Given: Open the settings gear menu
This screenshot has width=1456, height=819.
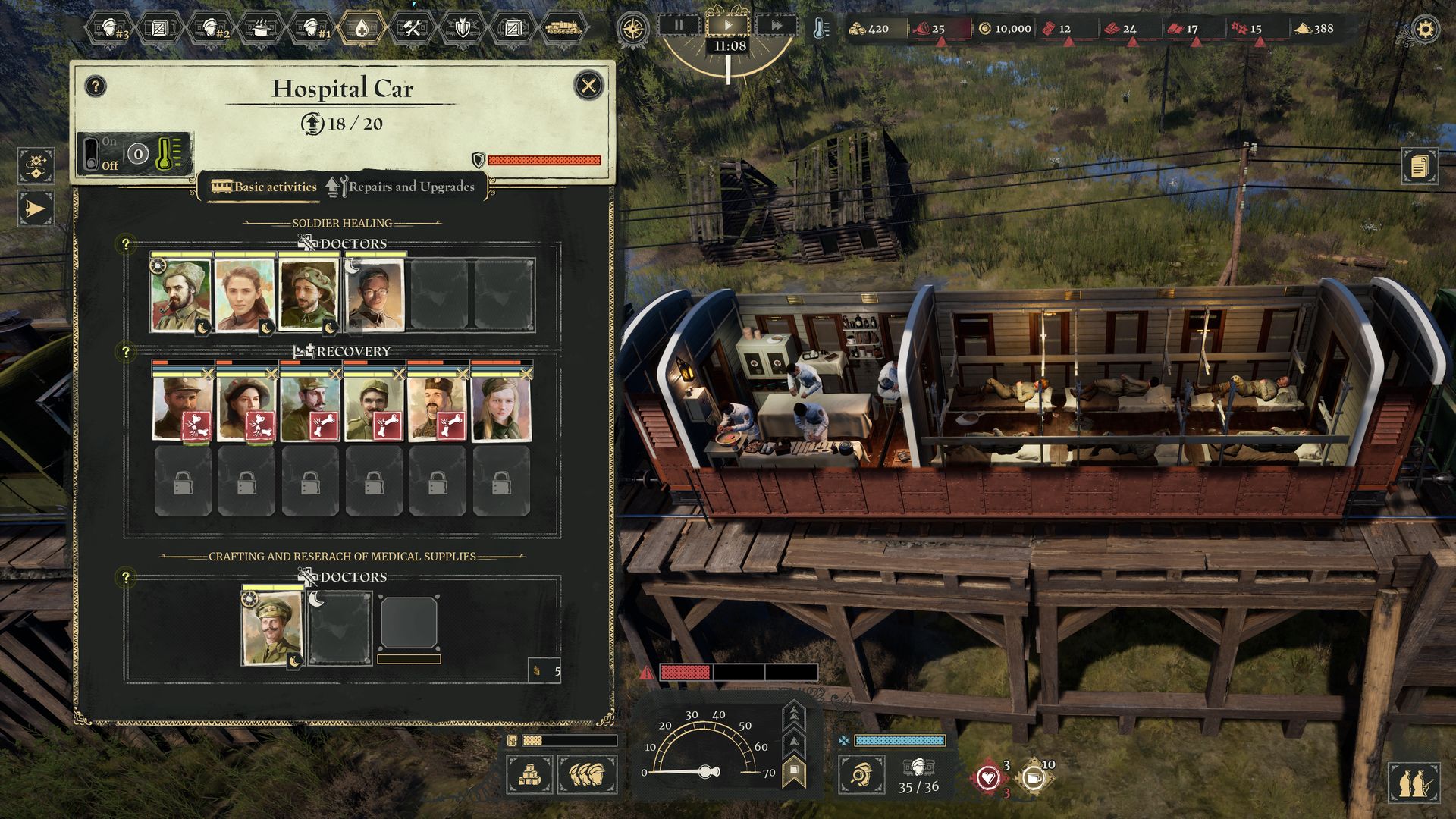Looking at the screenshot, I should tap(1426, 30).
